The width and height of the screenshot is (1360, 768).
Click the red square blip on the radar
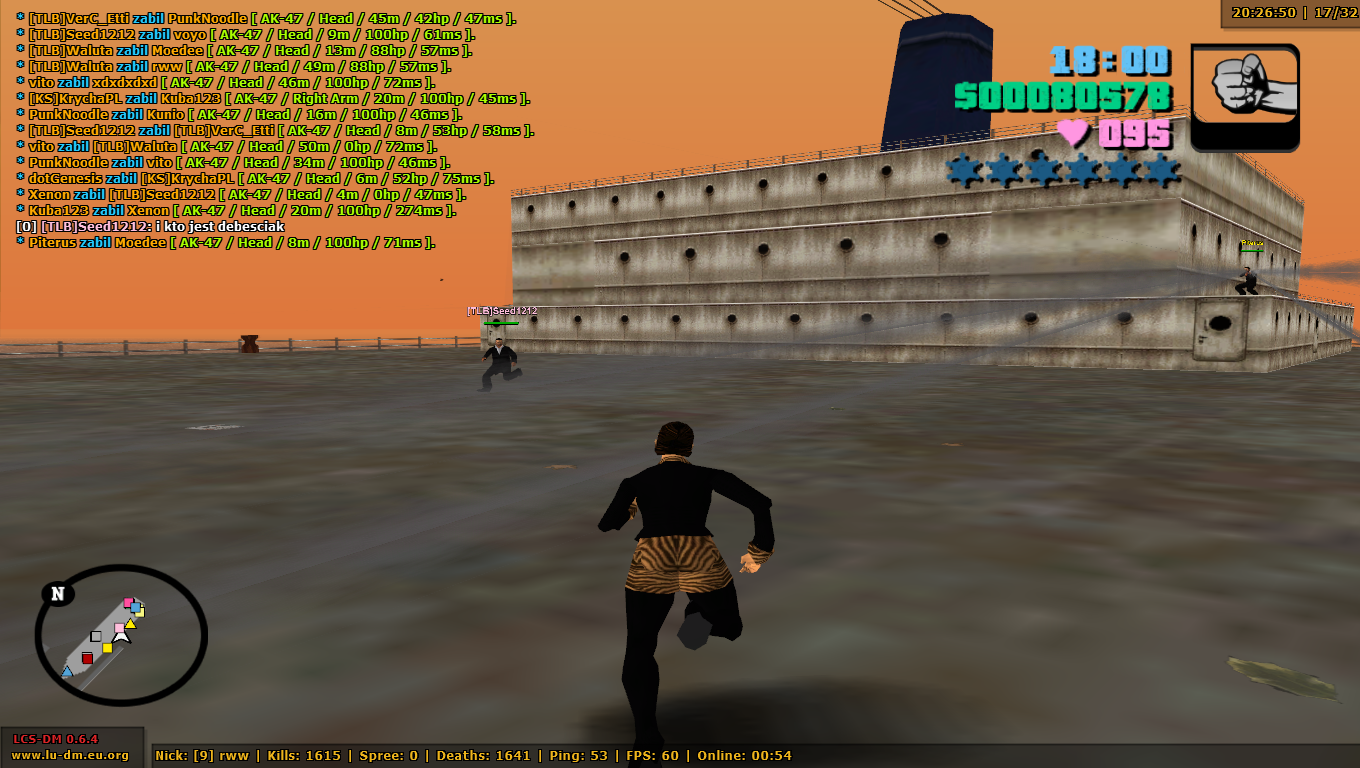(87, 658)
